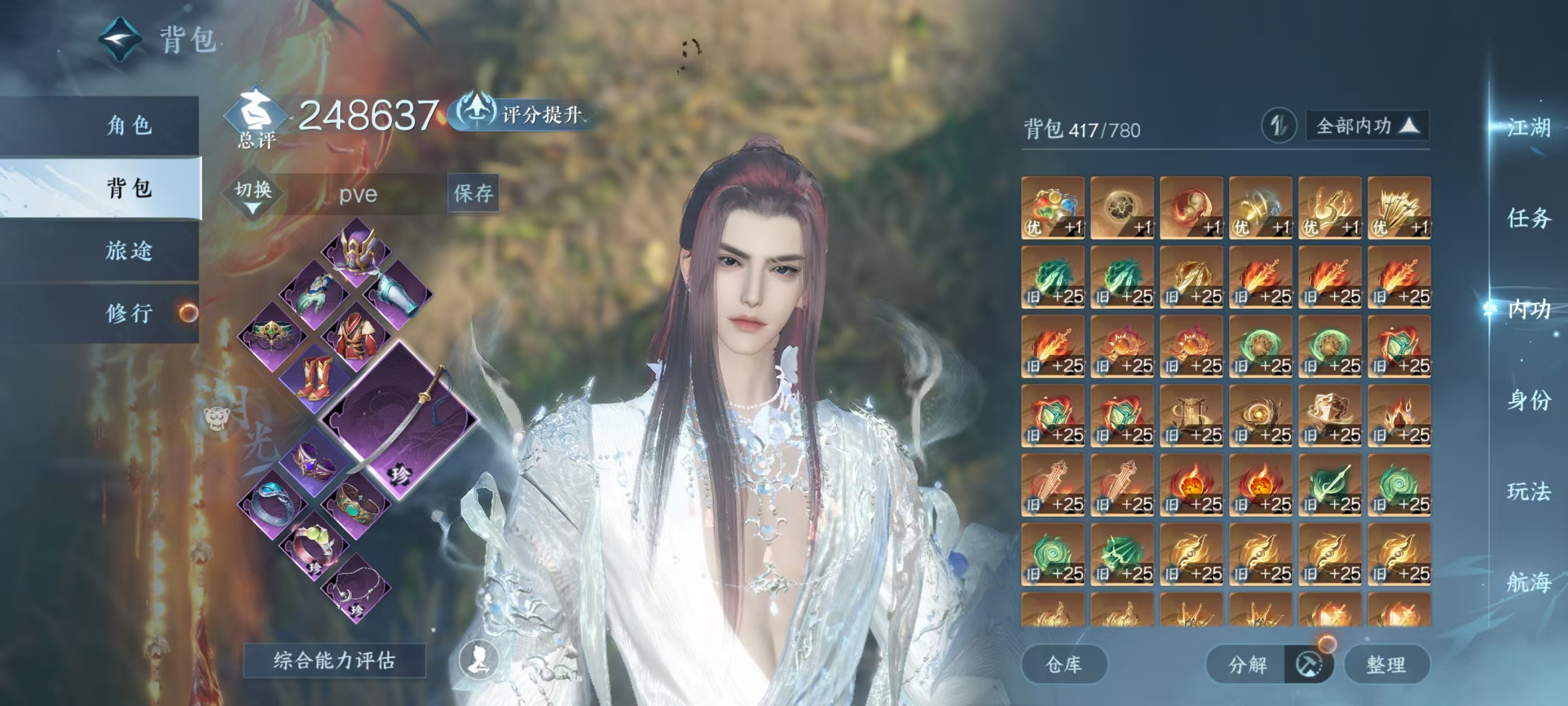Open the 任务 quest menu
The width and height of the screenshot is (1568, 706).
(1528, 218)
